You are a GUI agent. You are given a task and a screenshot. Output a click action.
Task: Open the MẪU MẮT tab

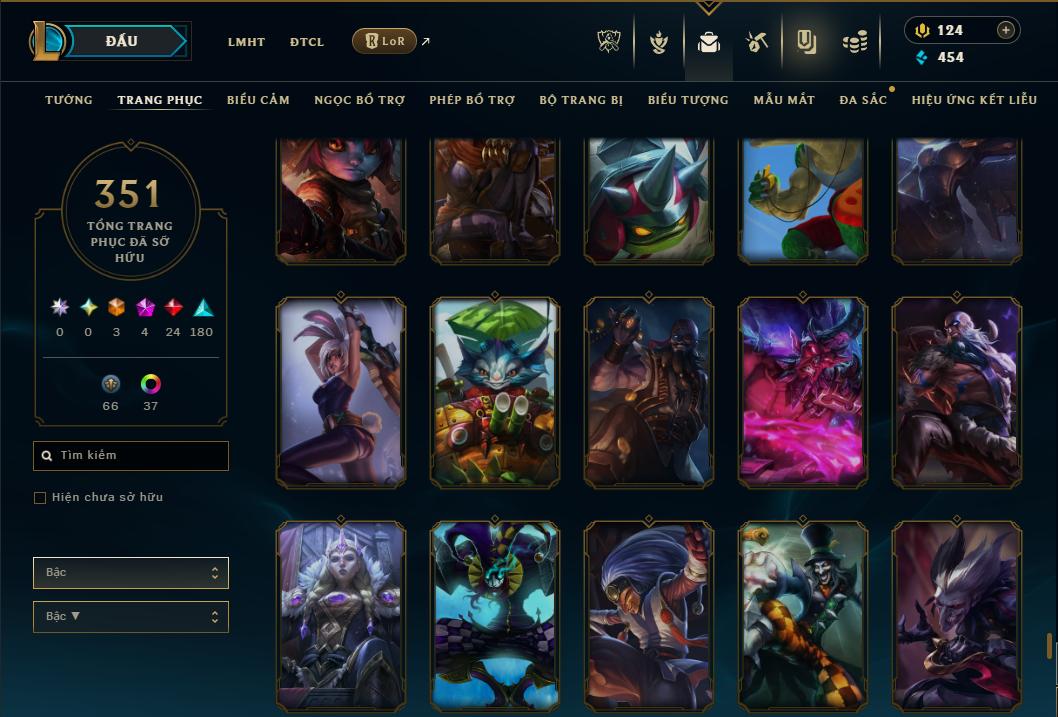click(x=784, y=100)
